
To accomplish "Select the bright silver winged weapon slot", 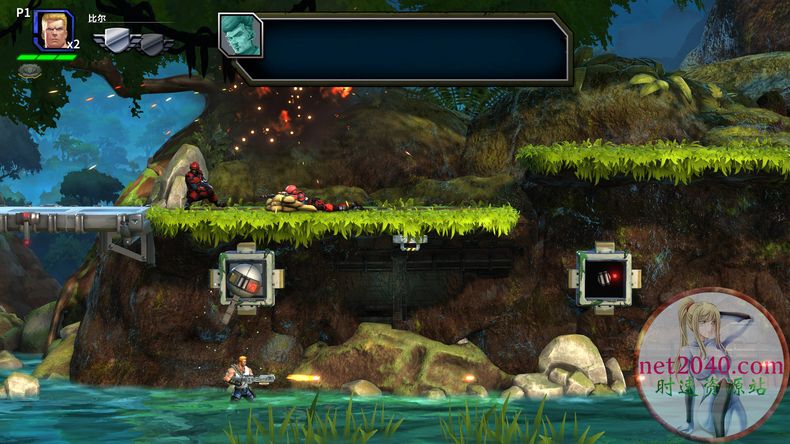I will click(117, 40).
